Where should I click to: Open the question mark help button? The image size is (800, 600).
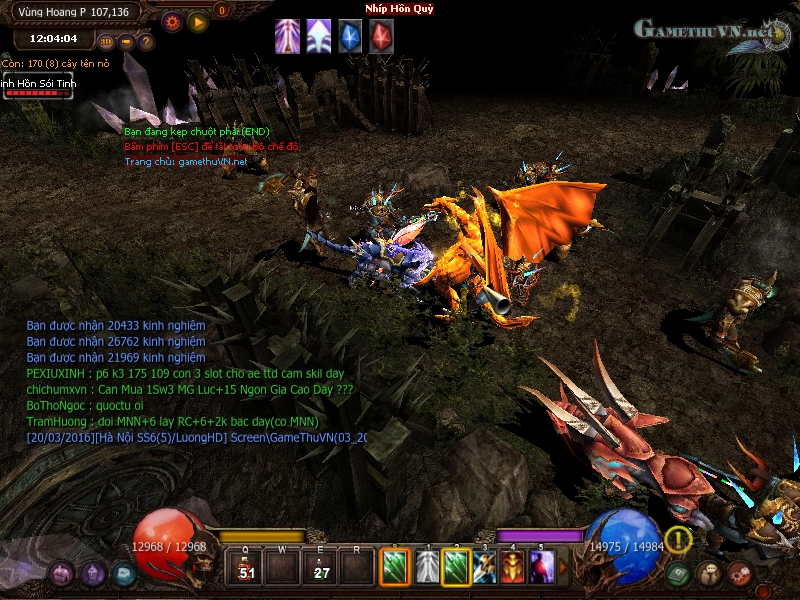tap(146, 42)
